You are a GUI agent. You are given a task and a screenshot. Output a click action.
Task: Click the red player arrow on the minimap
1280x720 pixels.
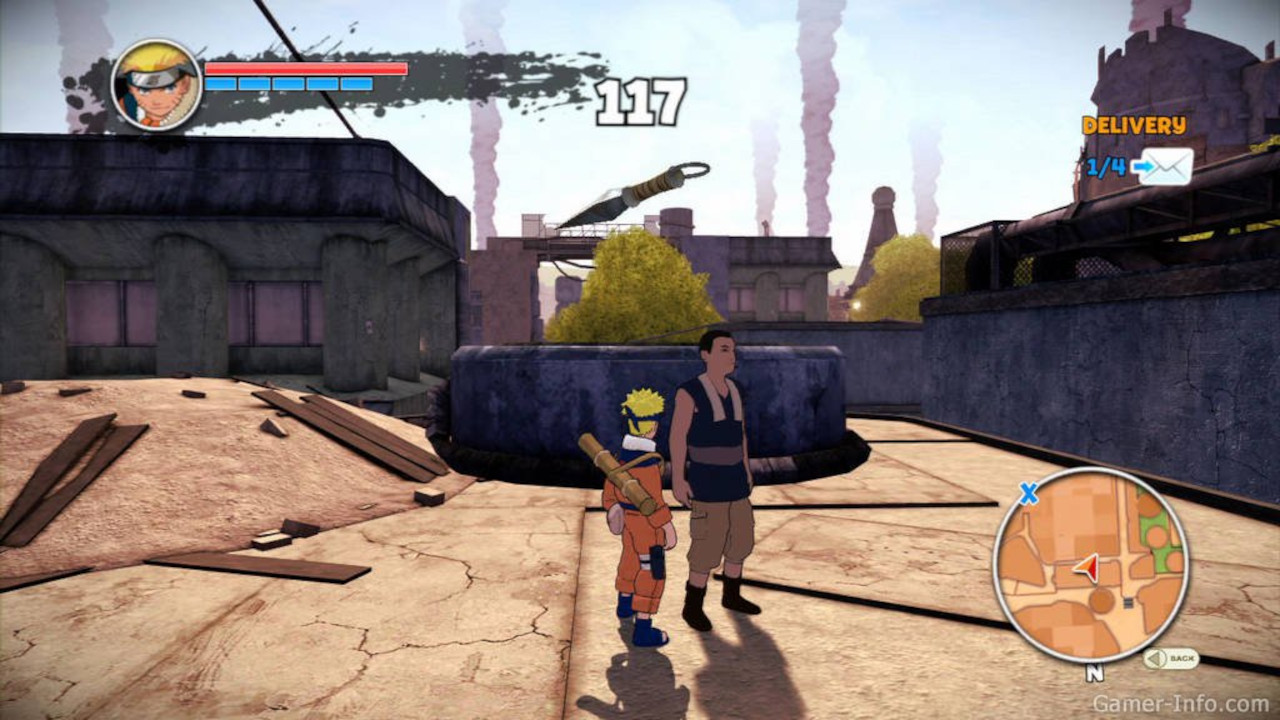point(1087,568)
